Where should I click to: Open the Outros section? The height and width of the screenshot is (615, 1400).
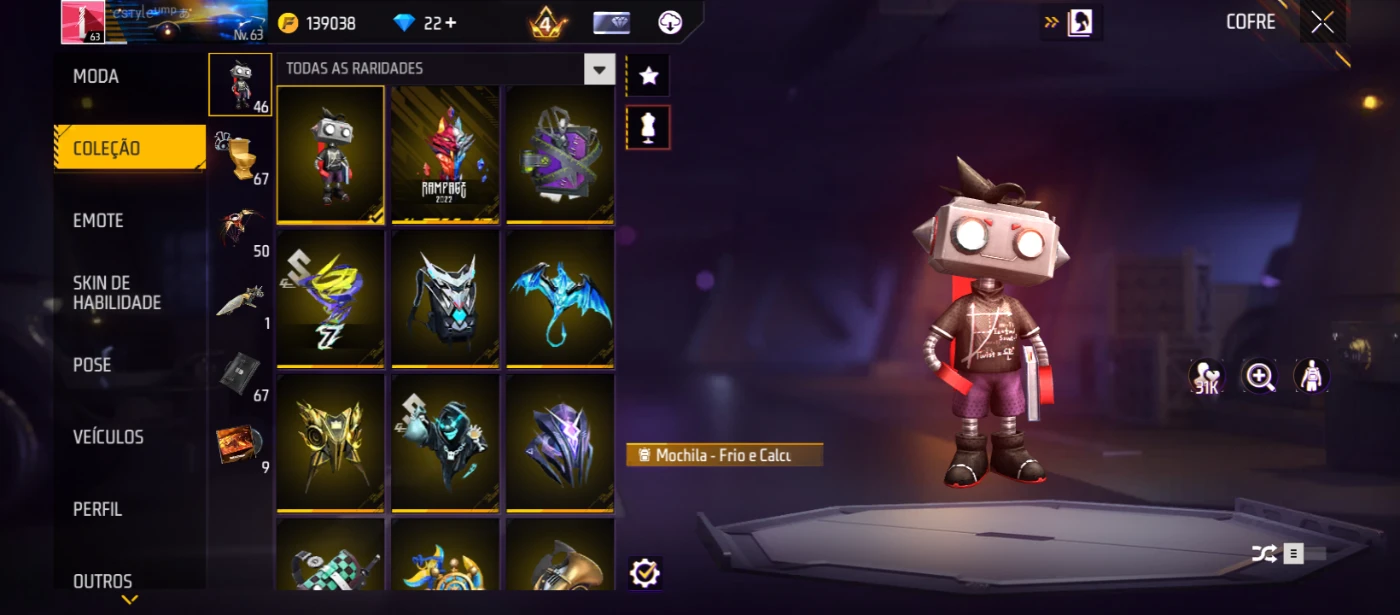coord(103,581)
